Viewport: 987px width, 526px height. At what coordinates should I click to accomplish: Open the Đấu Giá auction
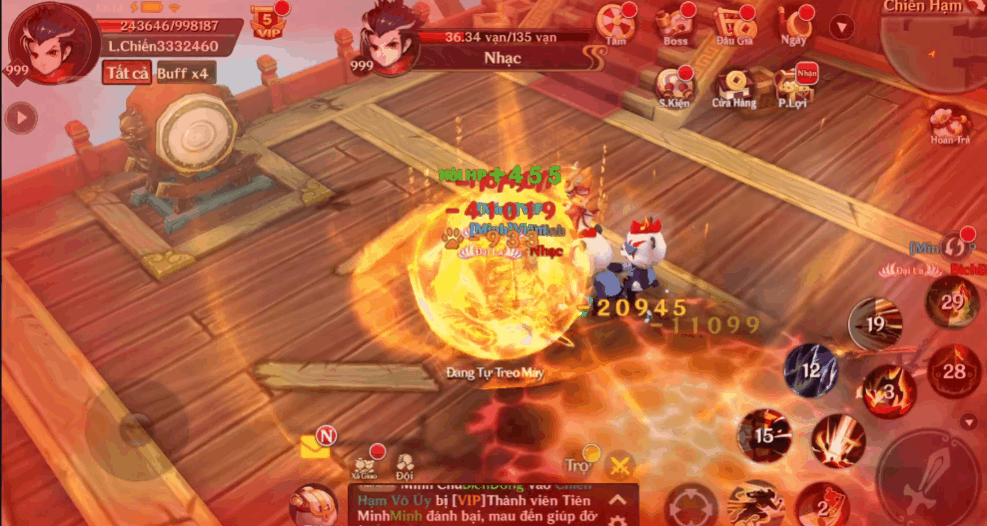[x=734, y=24]
